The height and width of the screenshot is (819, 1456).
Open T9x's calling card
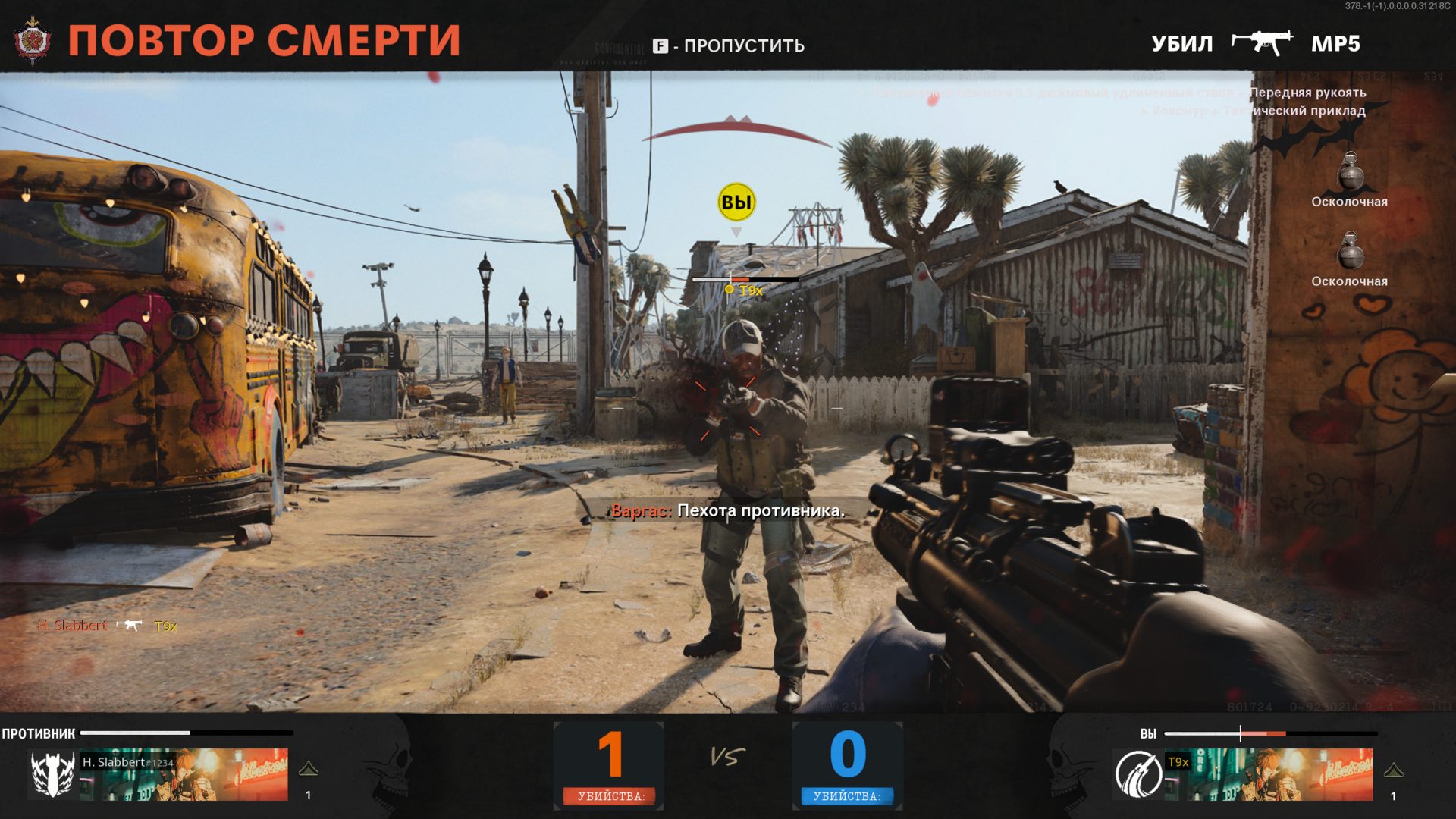tap(1269, 774)
